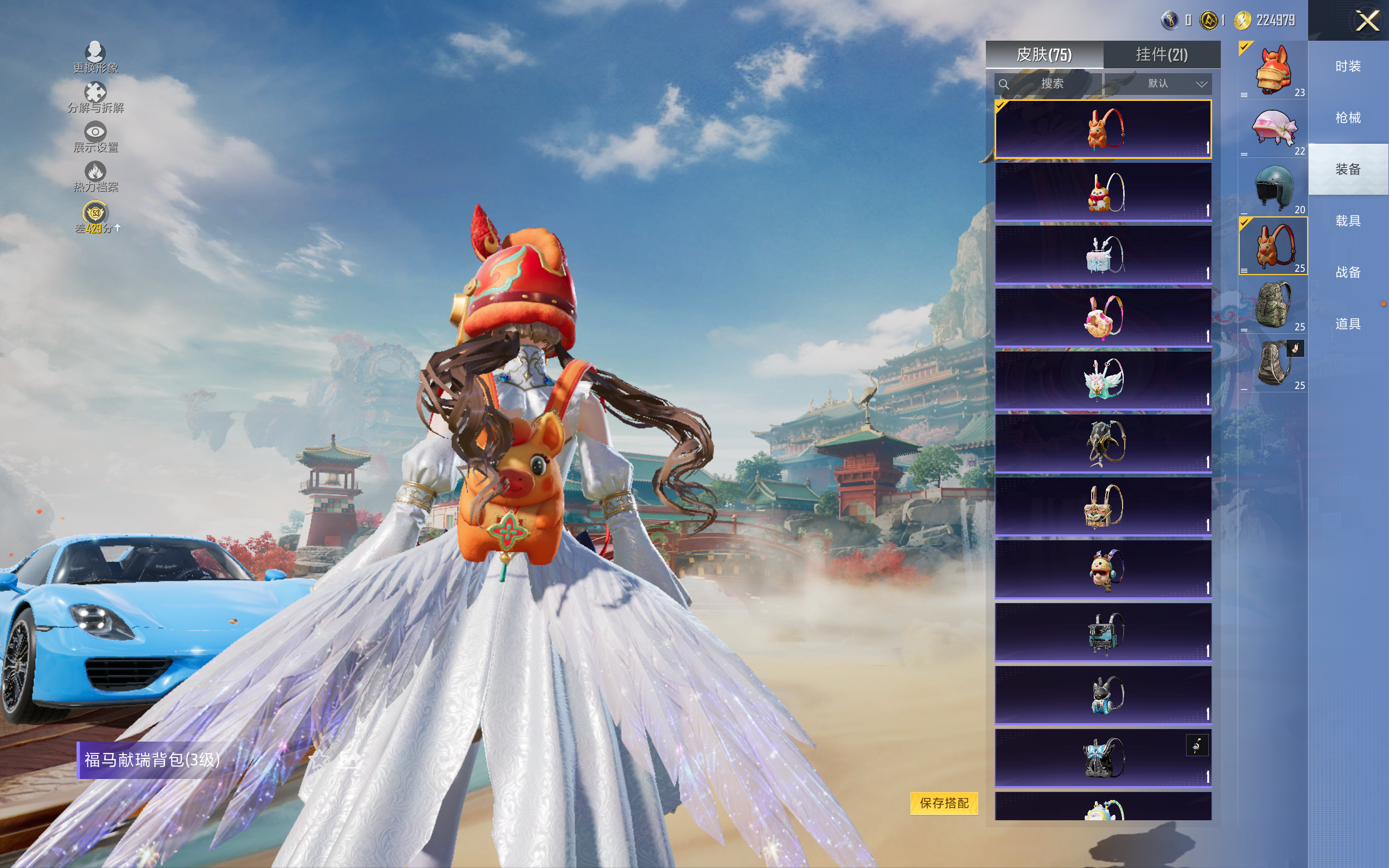Open 展示设置 display settings
The image size is (1389, 868).
pyautogui.click(x=95, y=137)
